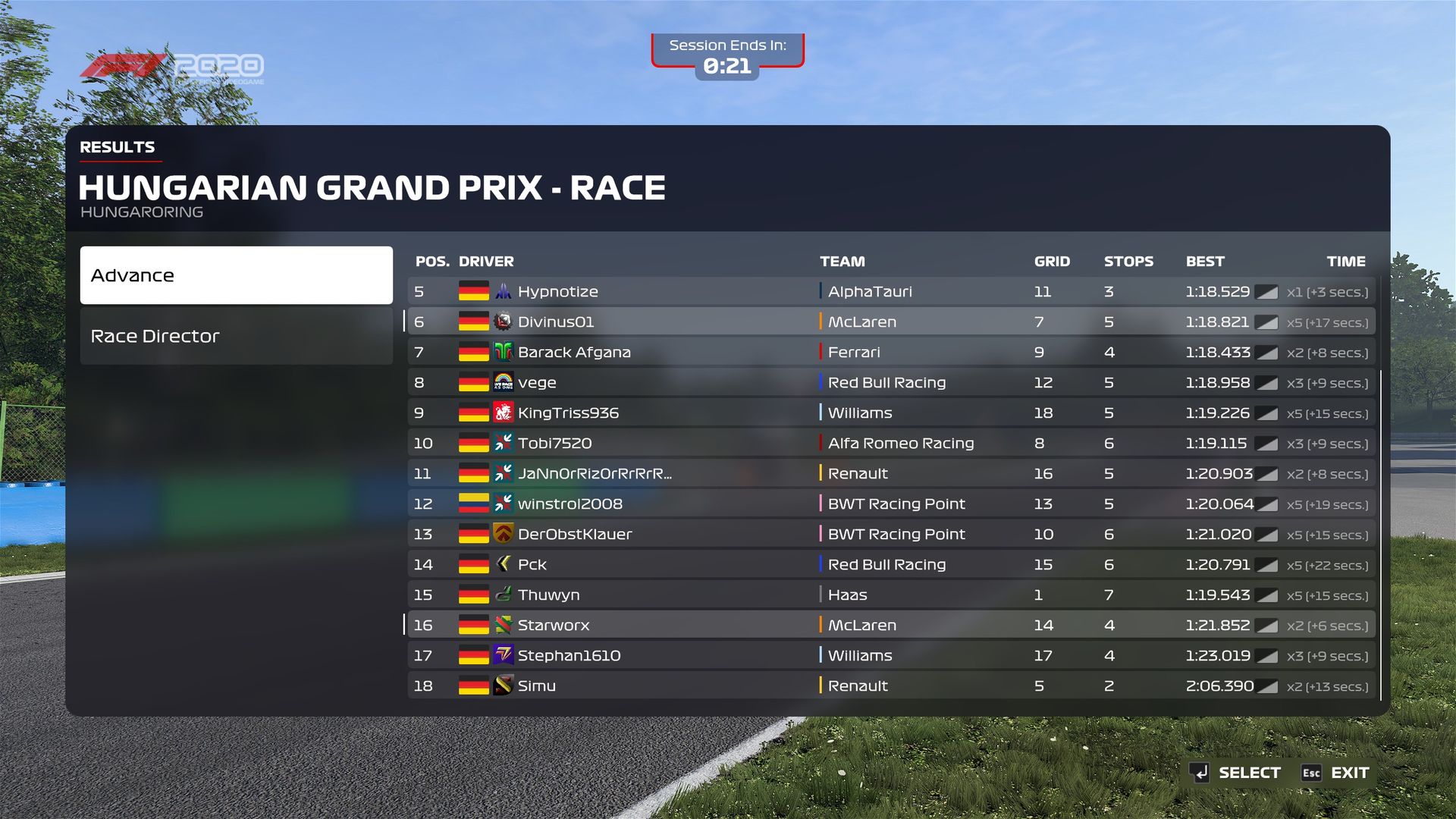Pick the KingTriss936 row

pyautogui.click(x=891, y=413)
